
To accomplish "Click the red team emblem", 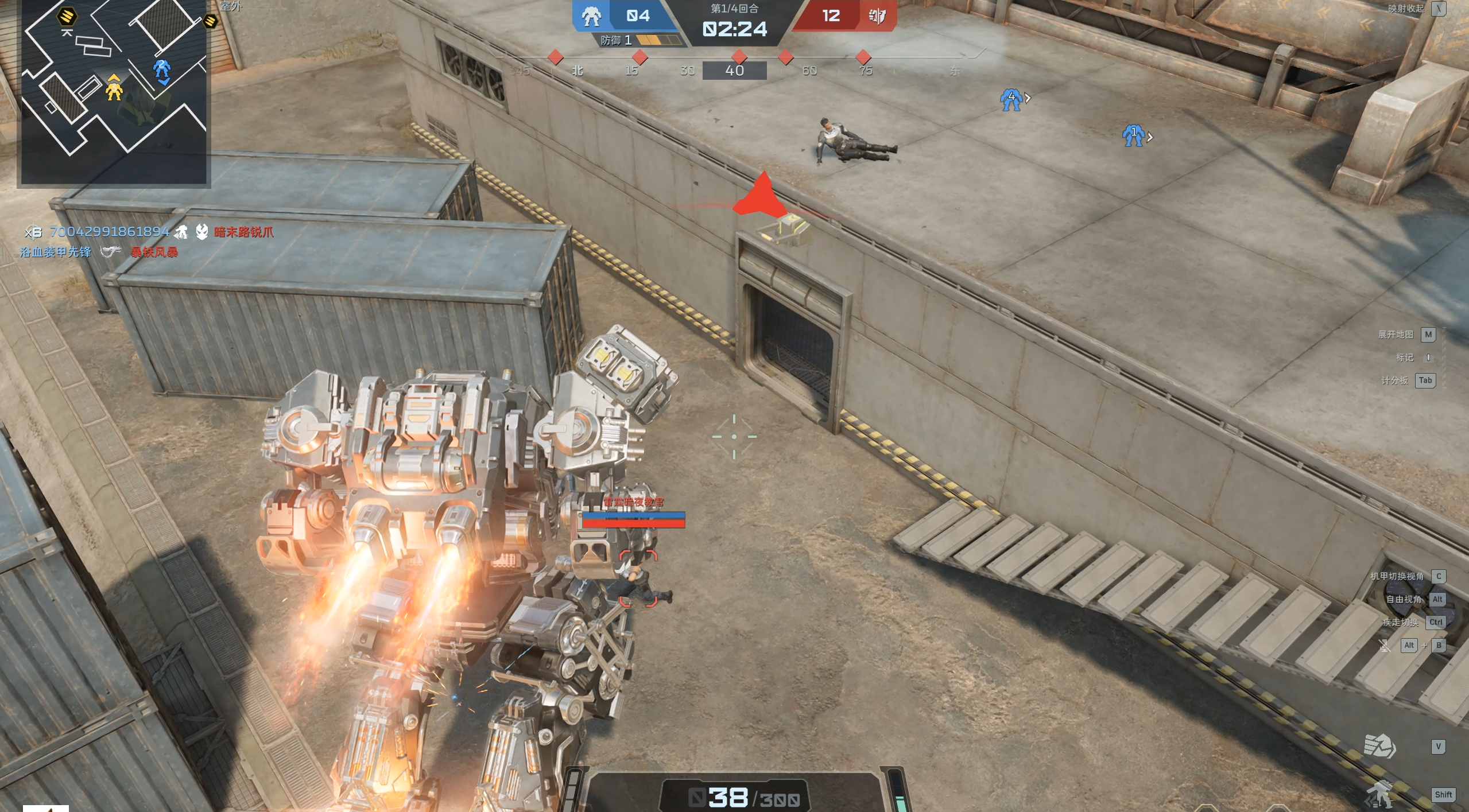I will [877, 16].
